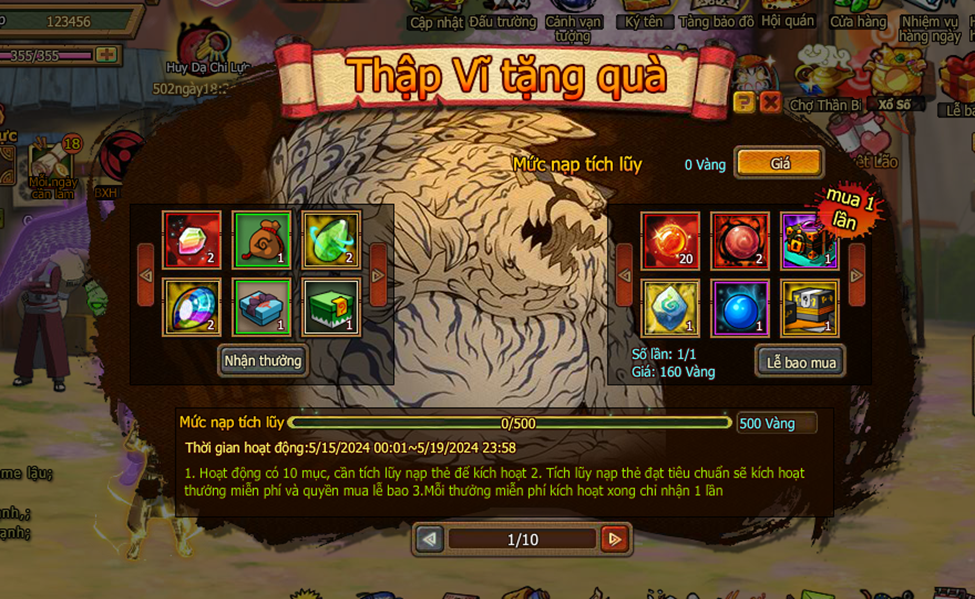Image resolution: width=975 pixels, height=599 pixels.
Task: Buy the bundle with Lễ bao mua
Action: tap(800, 361)
